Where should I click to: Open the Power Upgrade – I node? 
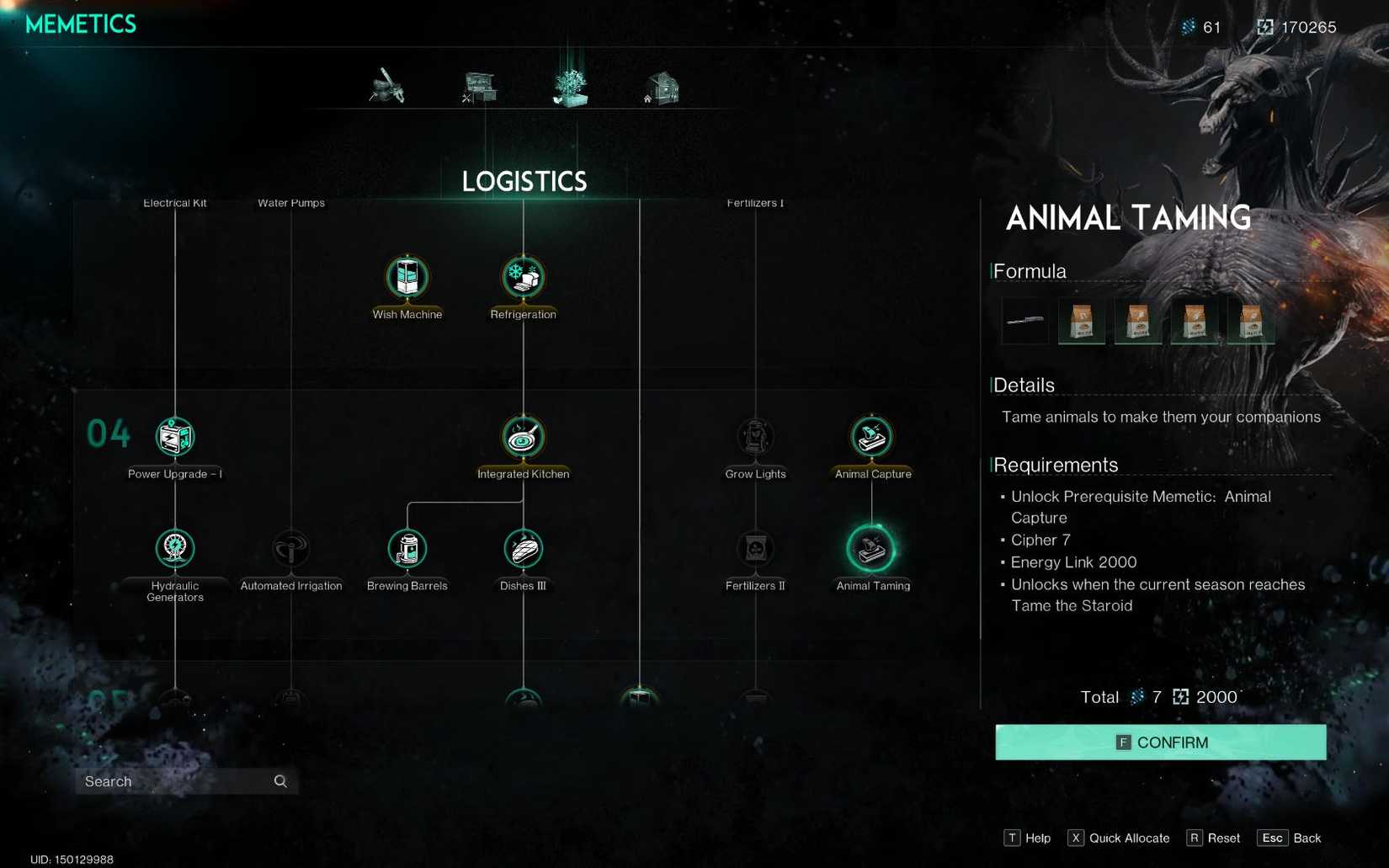(174, 436)
